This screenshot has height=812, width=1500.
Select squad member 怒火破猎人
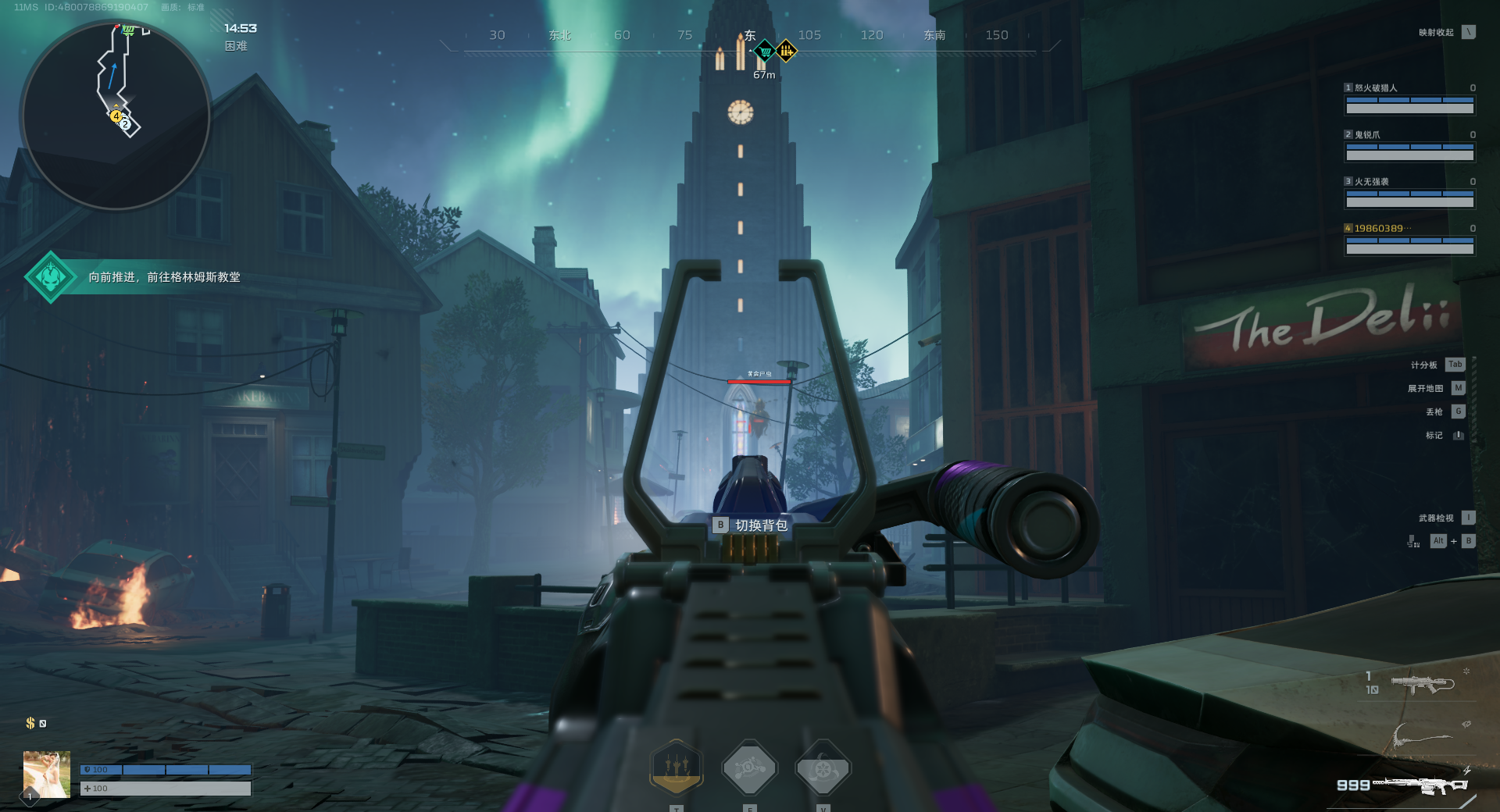[x=1409, y=99]
